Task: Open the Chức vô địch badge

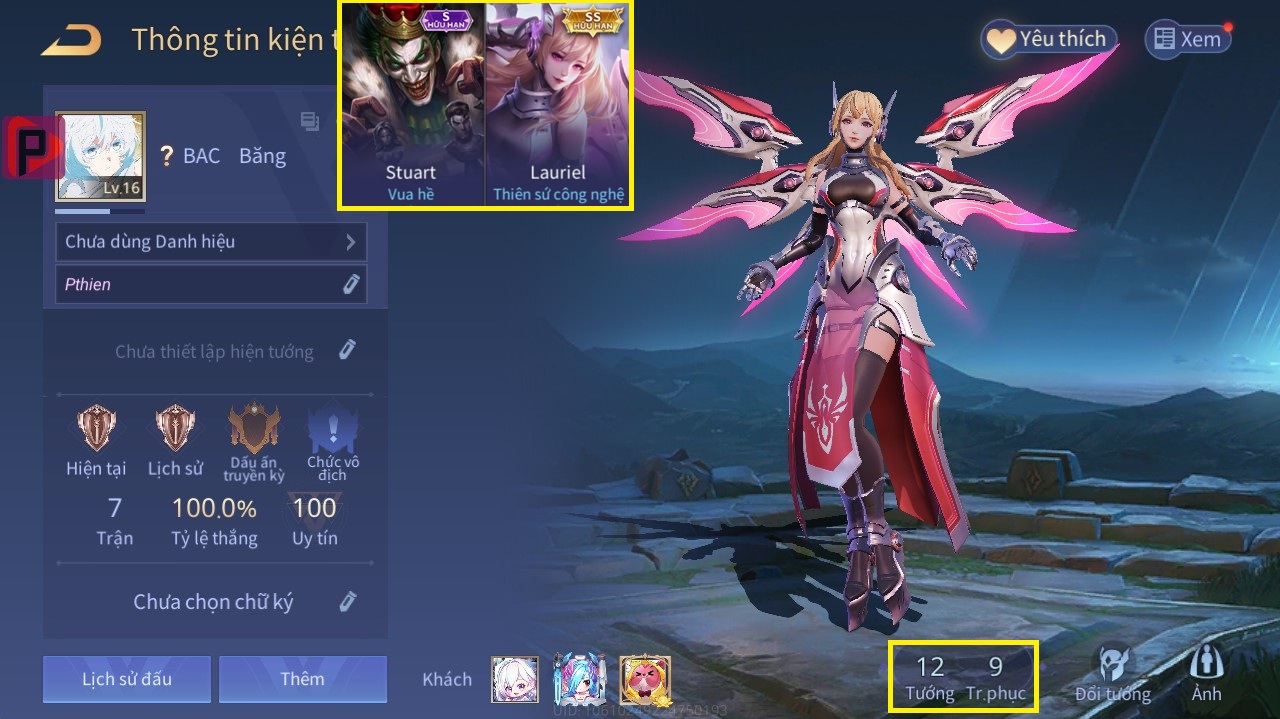Action: [332, 432]
